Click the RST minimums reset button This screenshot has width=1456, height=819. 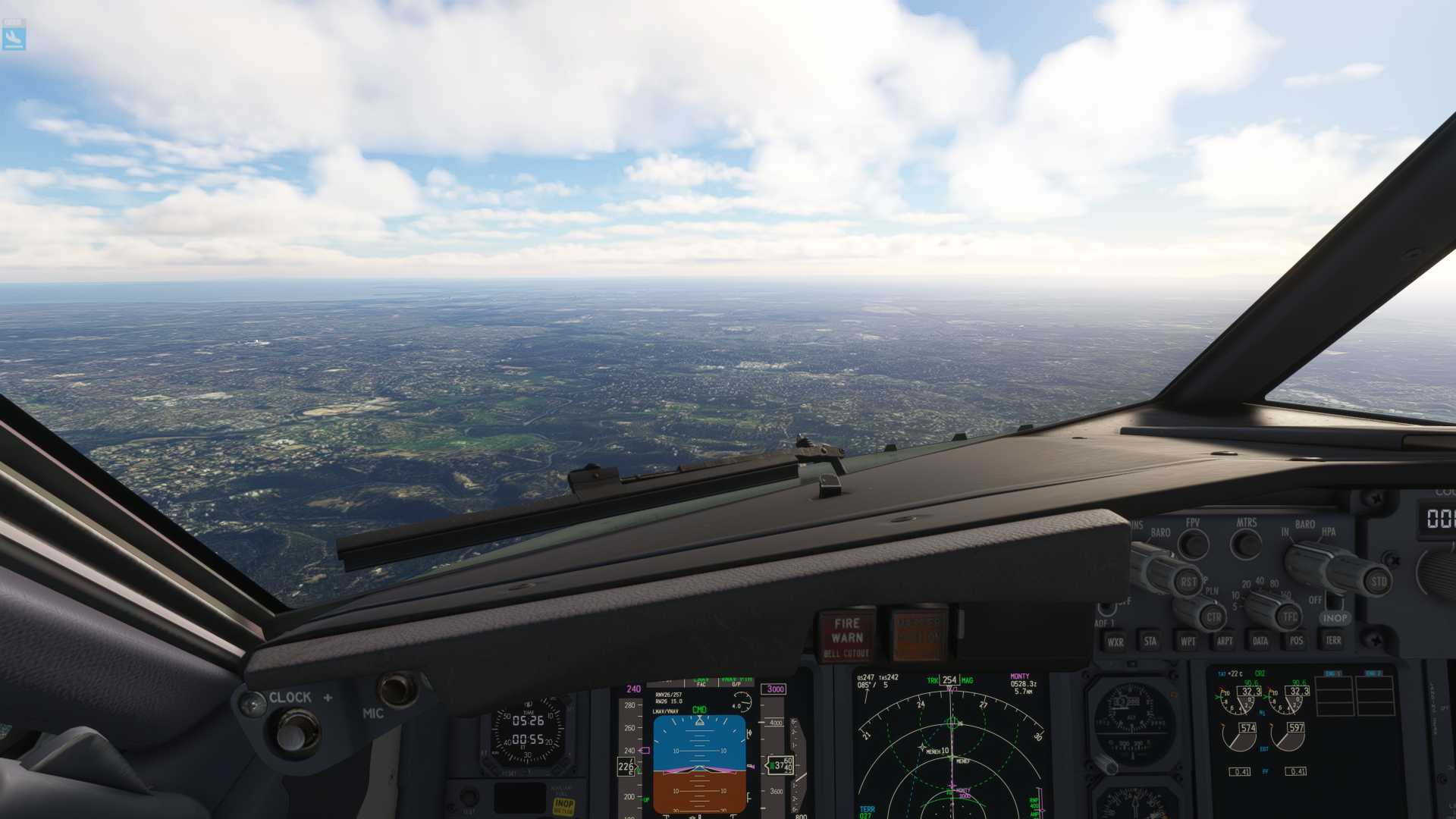click(x=1188, y=582)
